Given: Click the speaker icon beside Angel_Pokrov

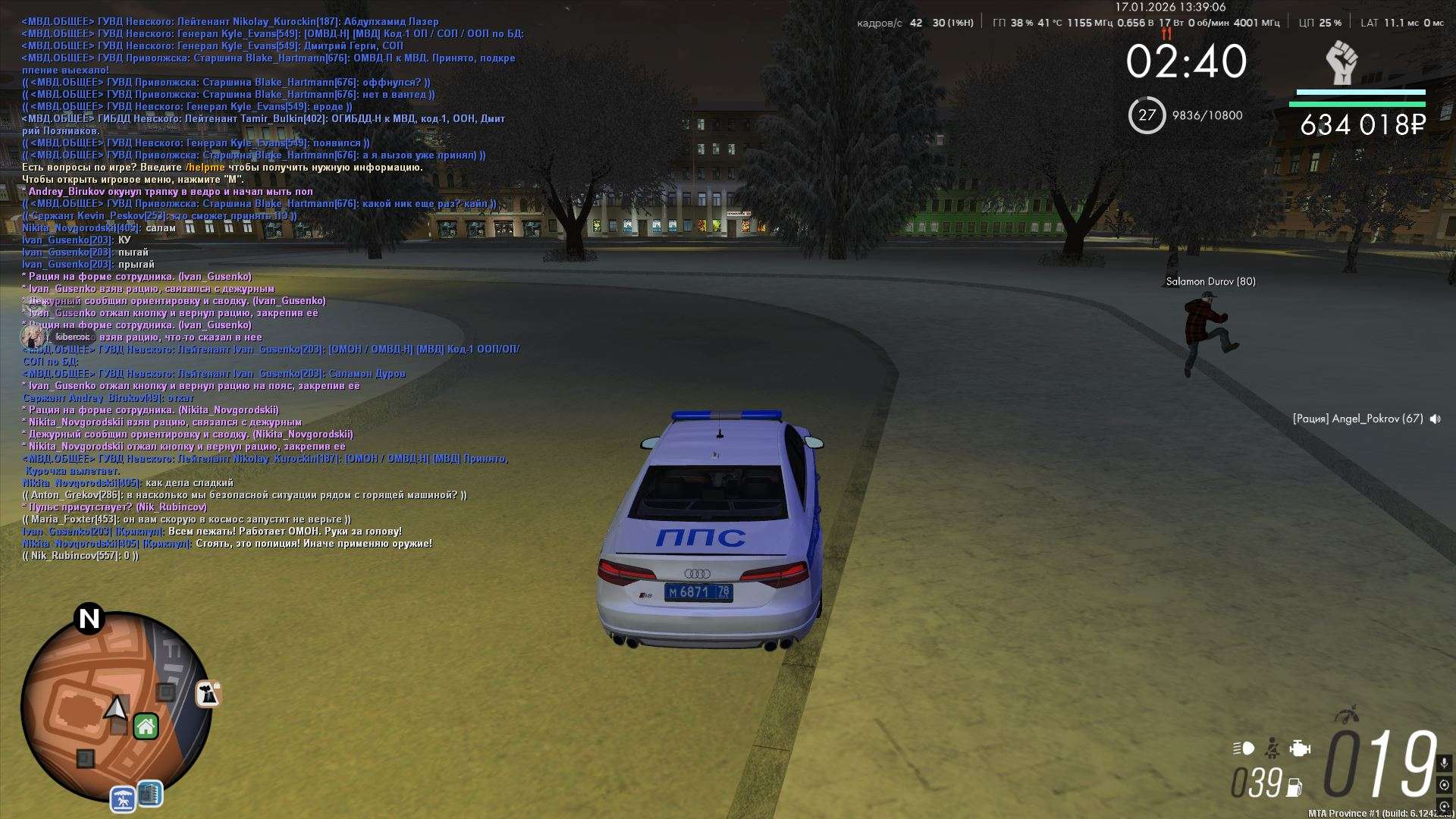Looking at the screenshot, I should point(1435,419).
